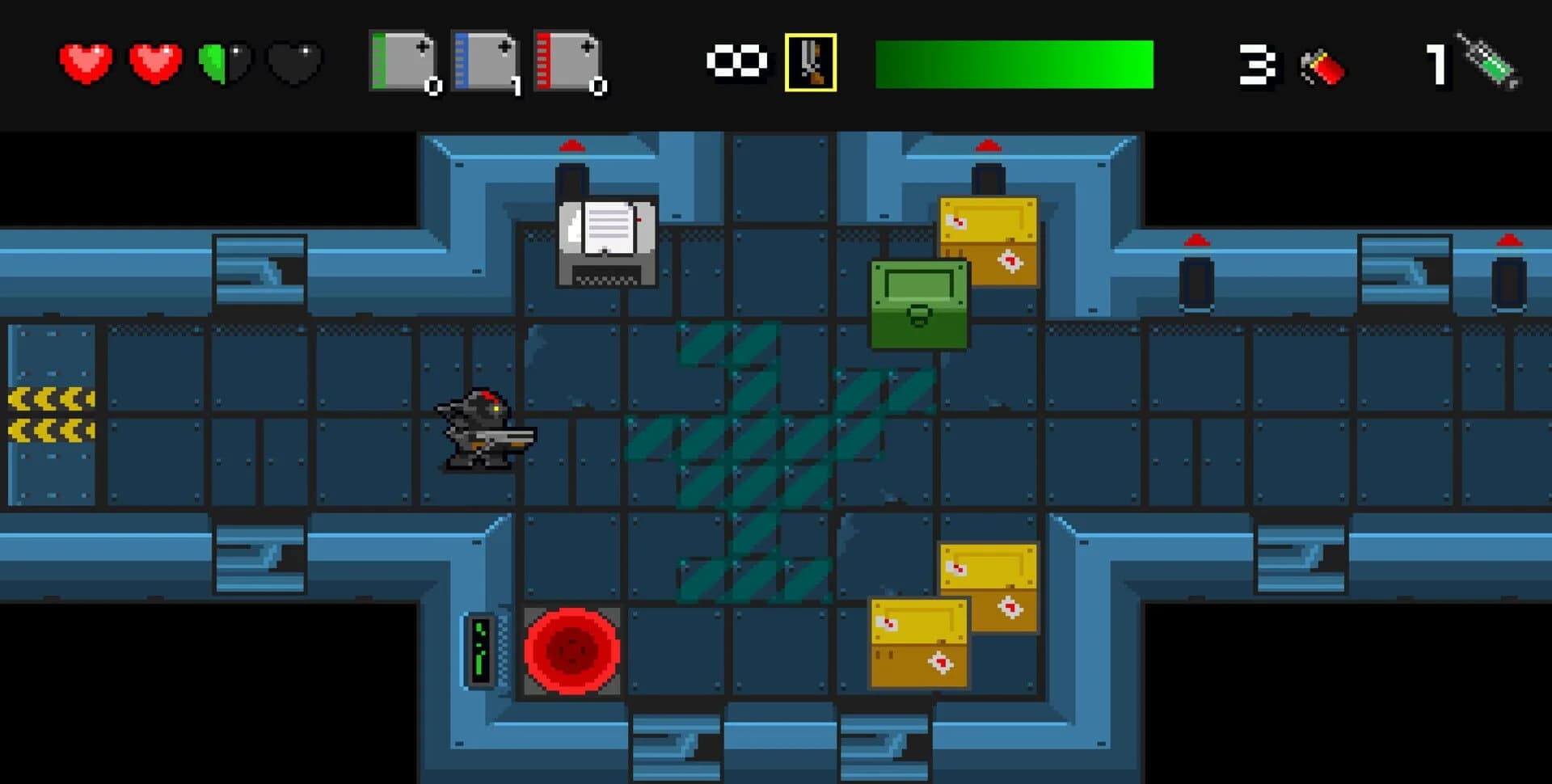Select the equipped shotgun in the yellow weapon slot
The width and height of the screenshot is (1552, 784).
(811, 61)
